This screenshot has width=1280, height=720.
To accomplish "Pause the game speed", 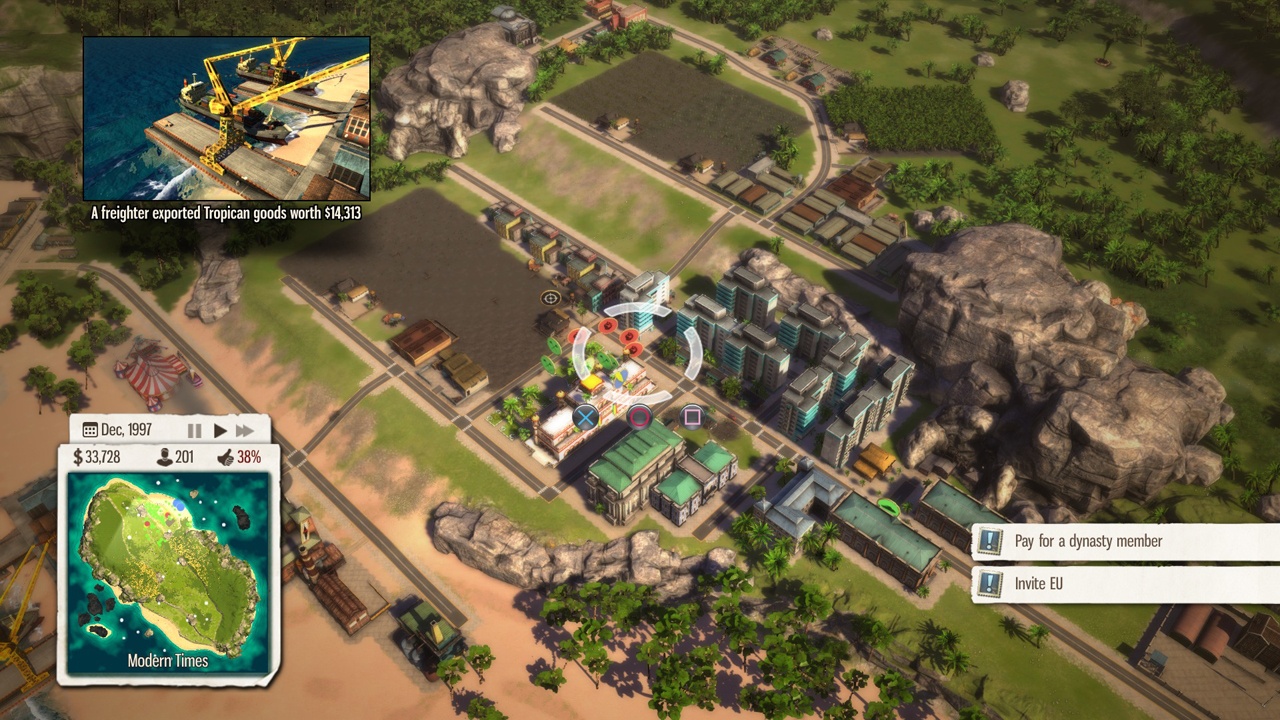I will click(195, 431).
